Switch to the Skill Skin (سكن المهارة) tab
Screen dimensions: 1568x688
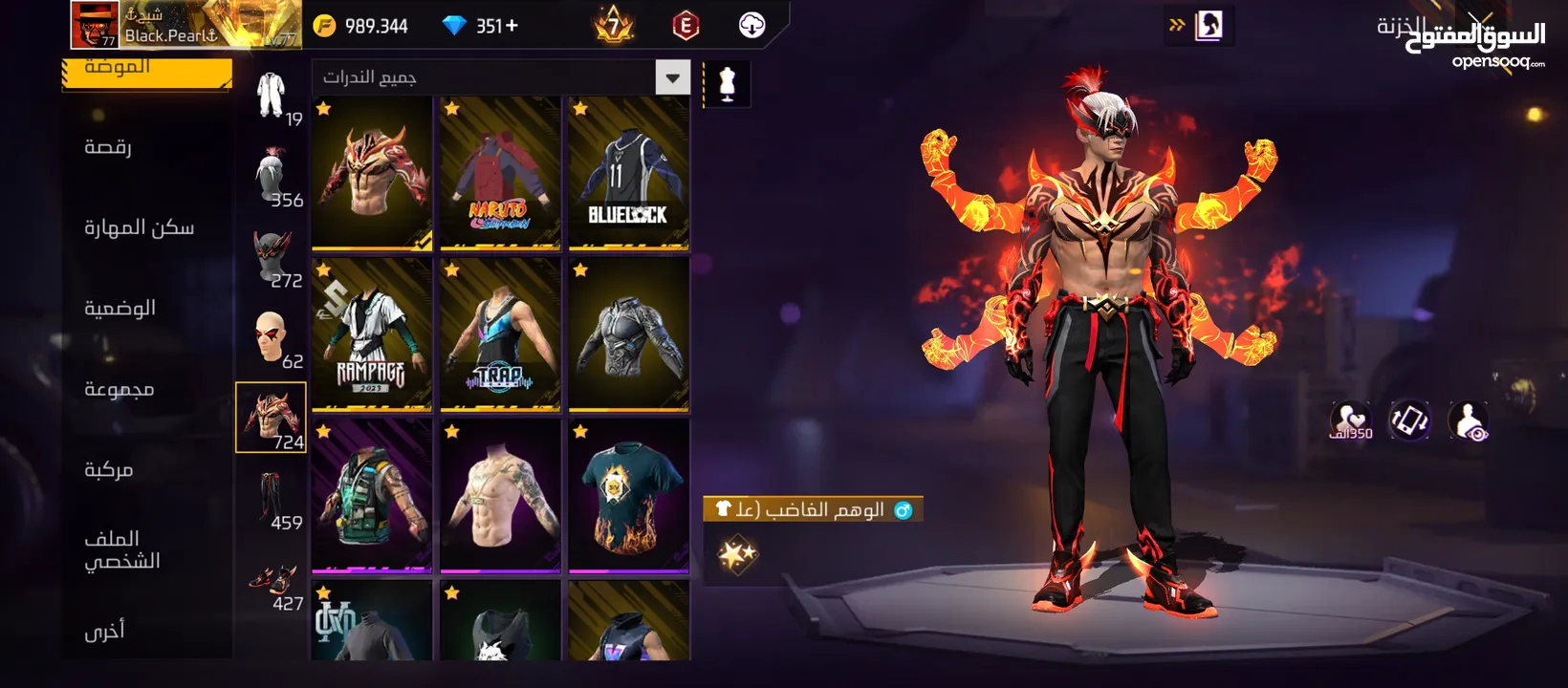[139, 227]
